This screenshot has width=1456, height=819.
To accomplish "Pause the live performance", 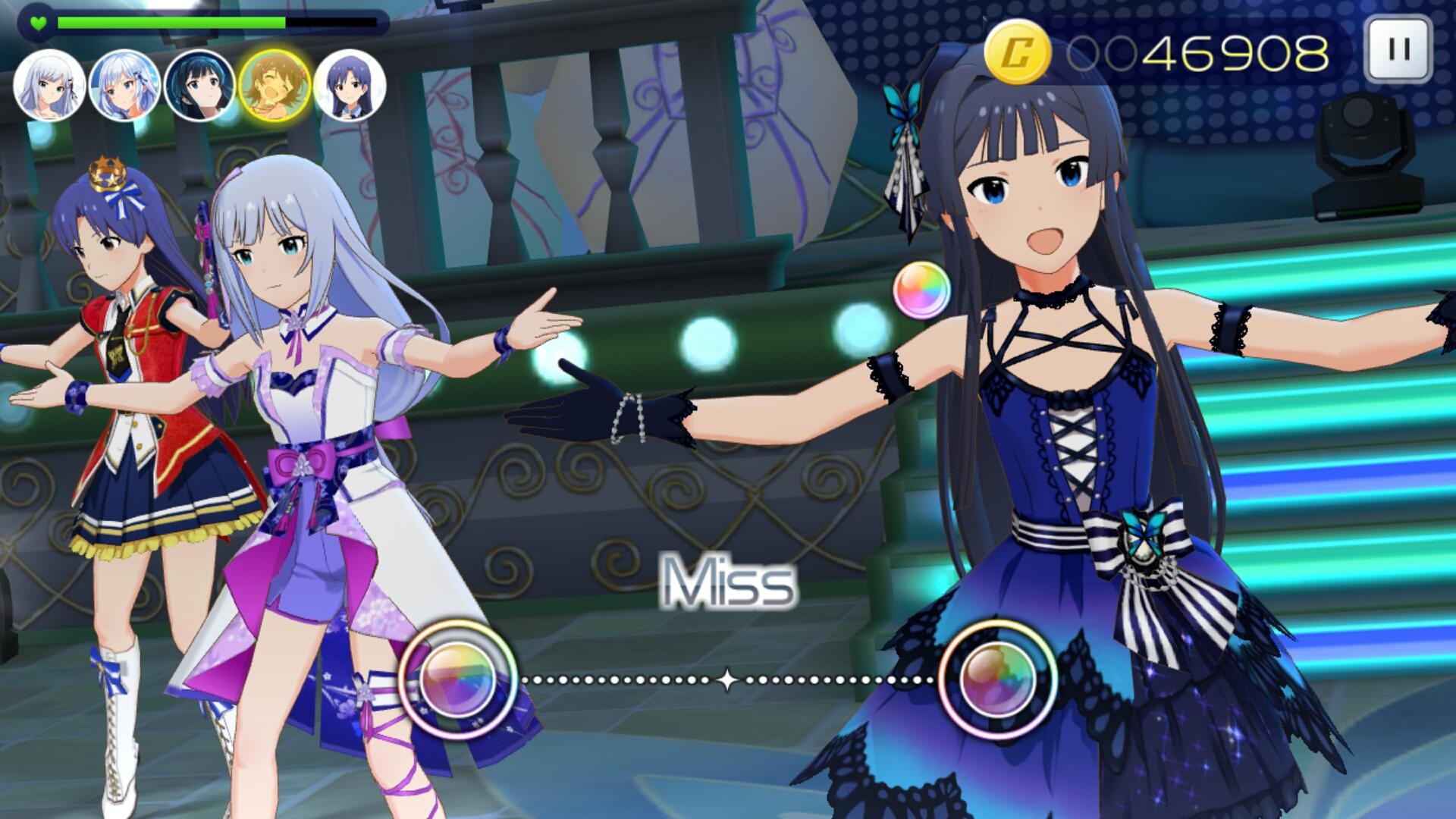I will click(1398, 50).
